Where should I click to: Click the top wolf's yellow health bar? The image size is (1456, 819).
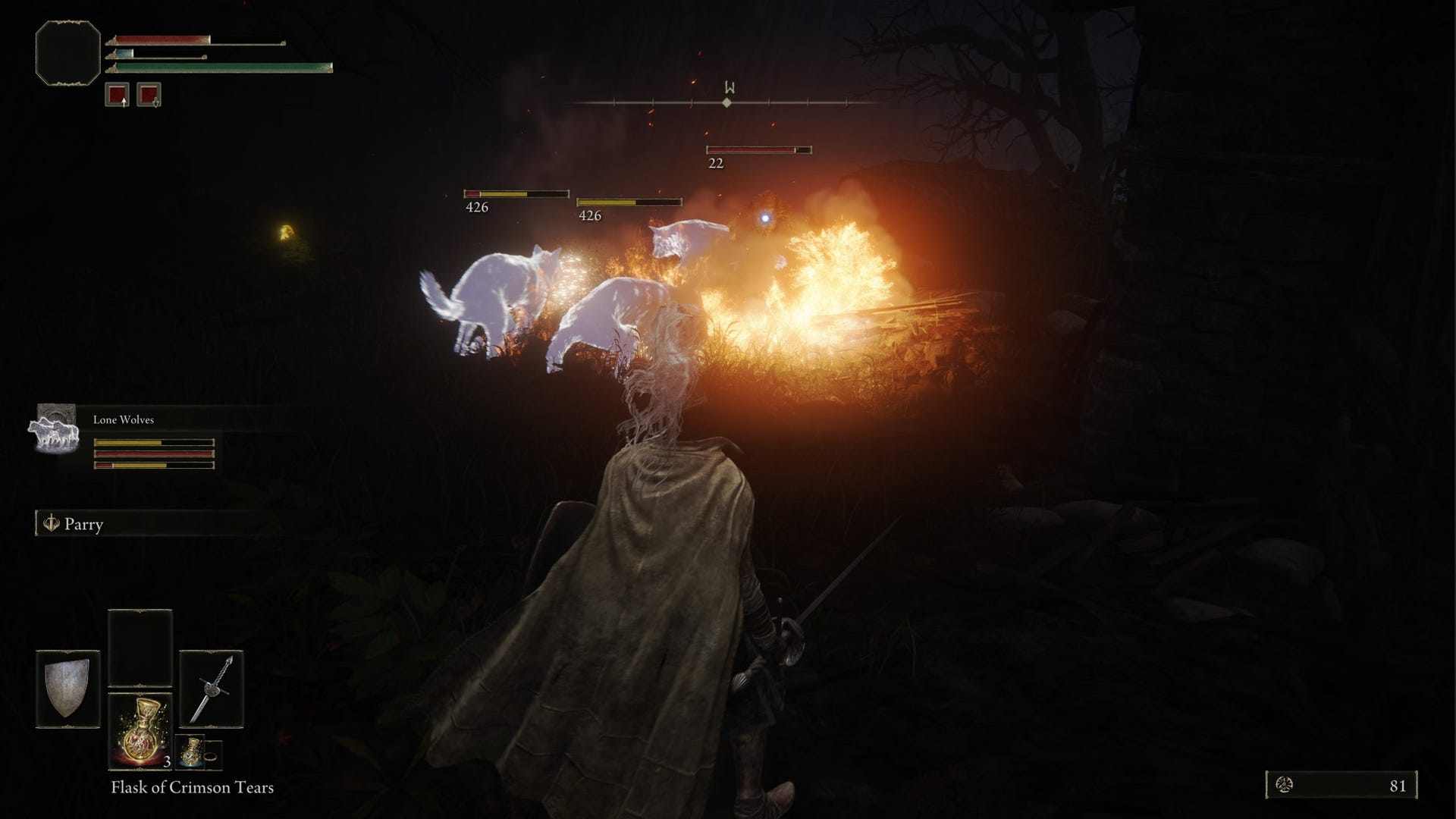pos(516,193)
